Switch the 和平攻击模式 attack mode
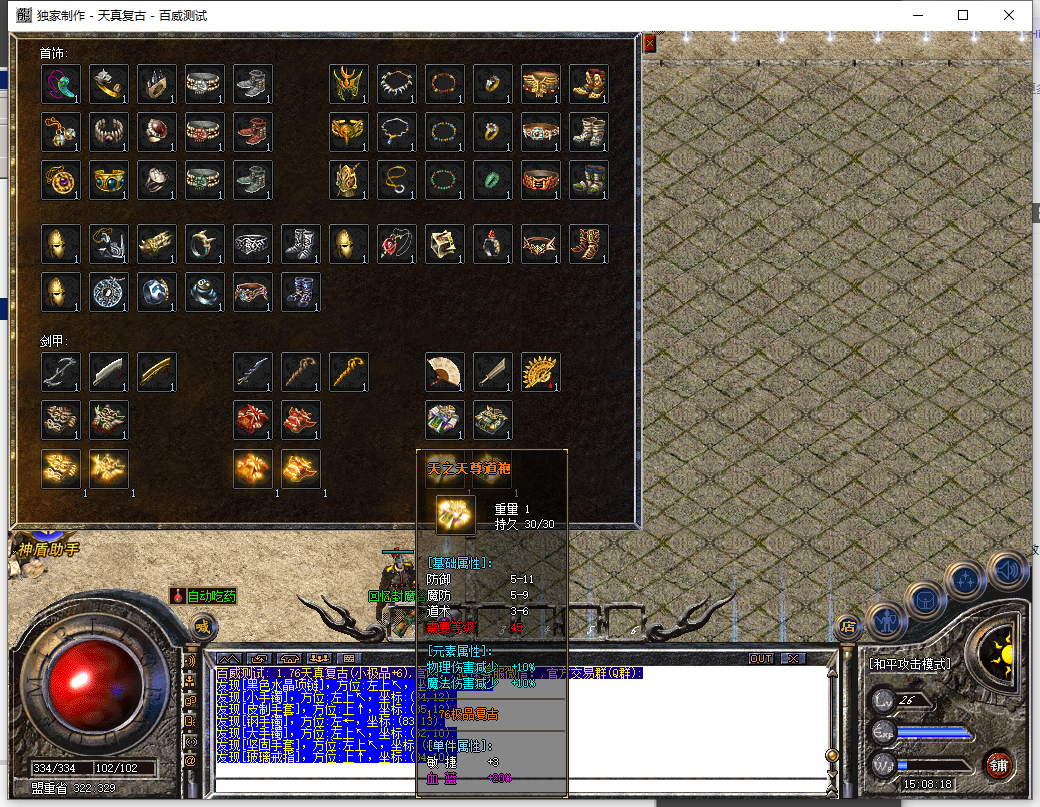Screen dimensions: 1040x807 point(909,663)
